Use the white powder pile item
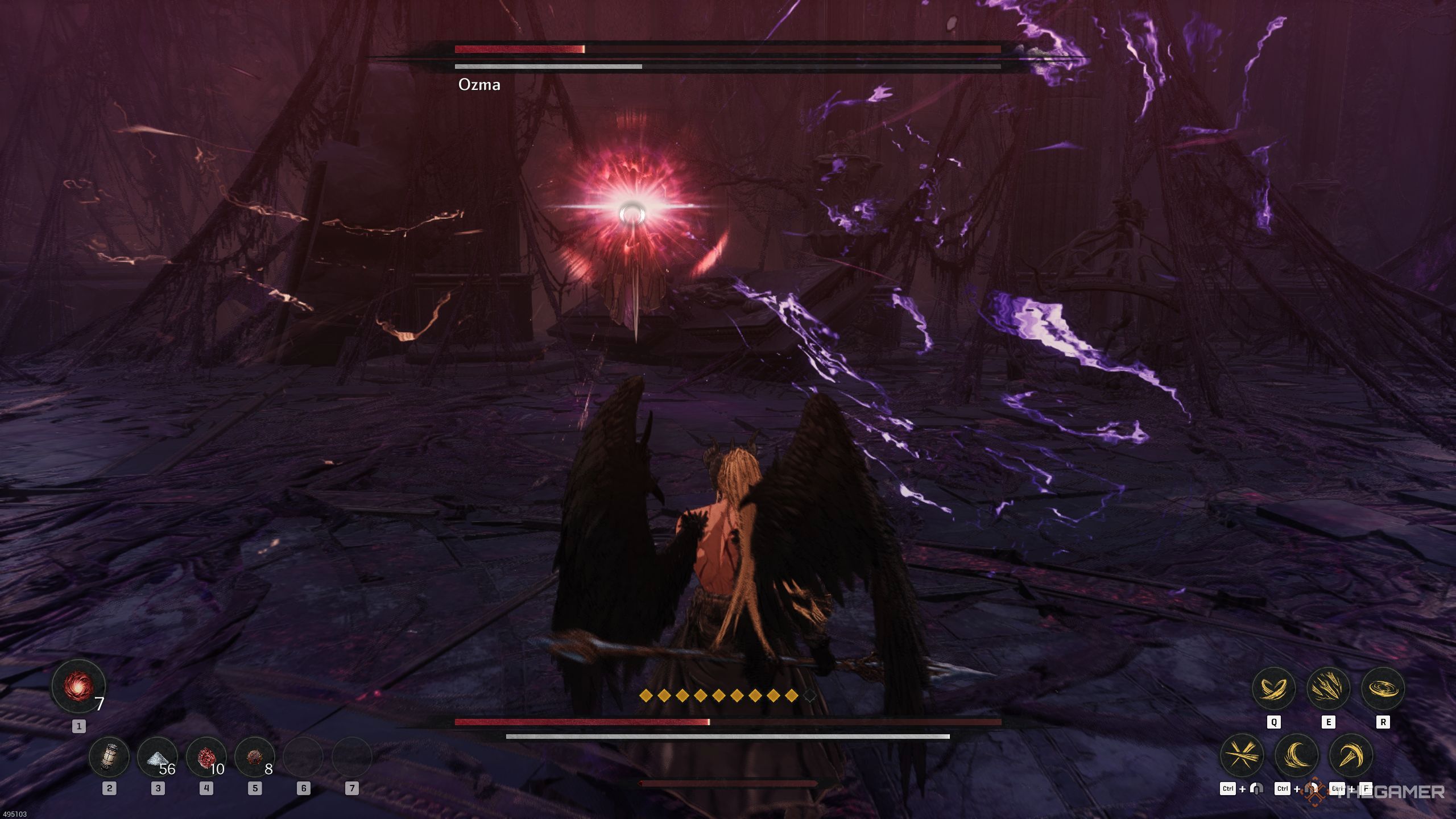The width and height of the screenshot is (1456, 819). coord(158,757)
